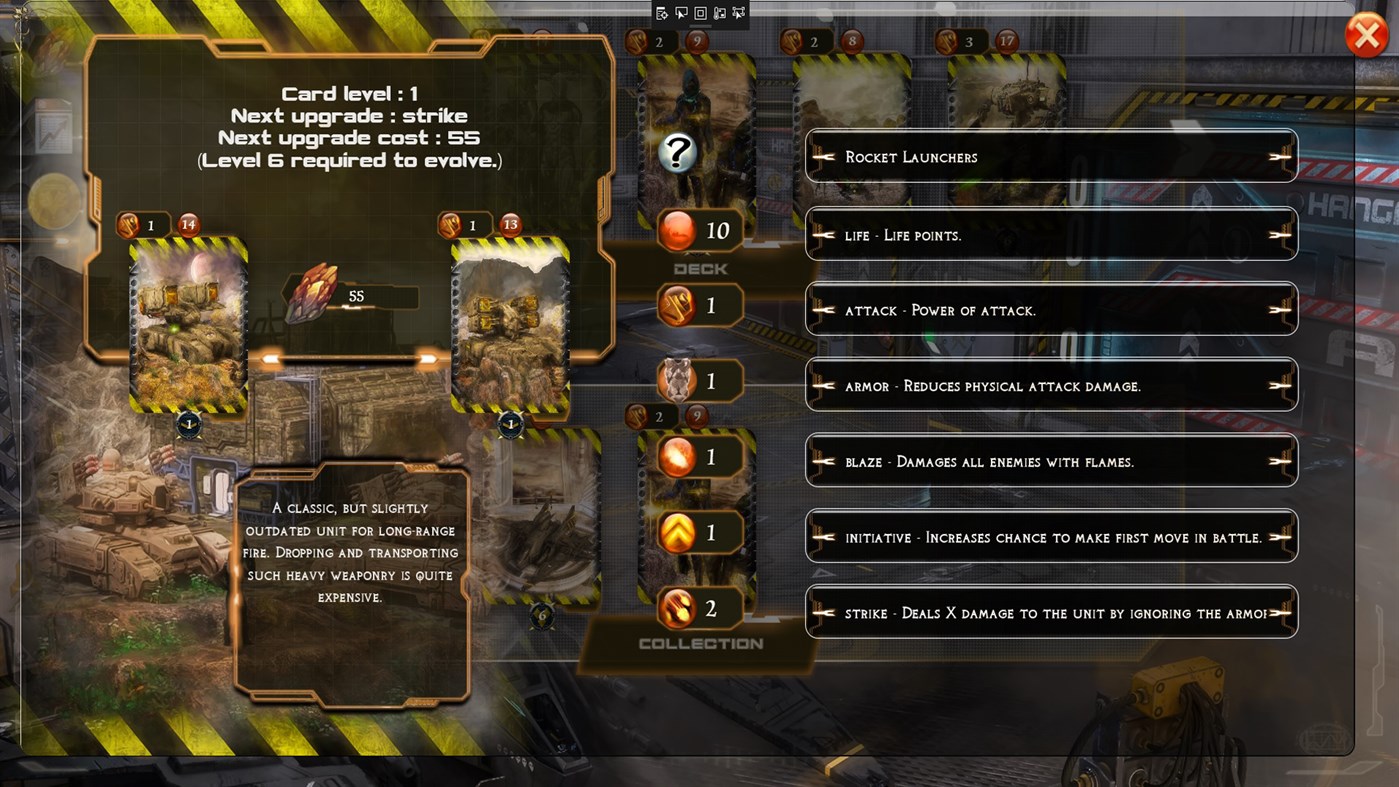Toggle the cursor selection tool in top overlay

(x=681, y=12)
